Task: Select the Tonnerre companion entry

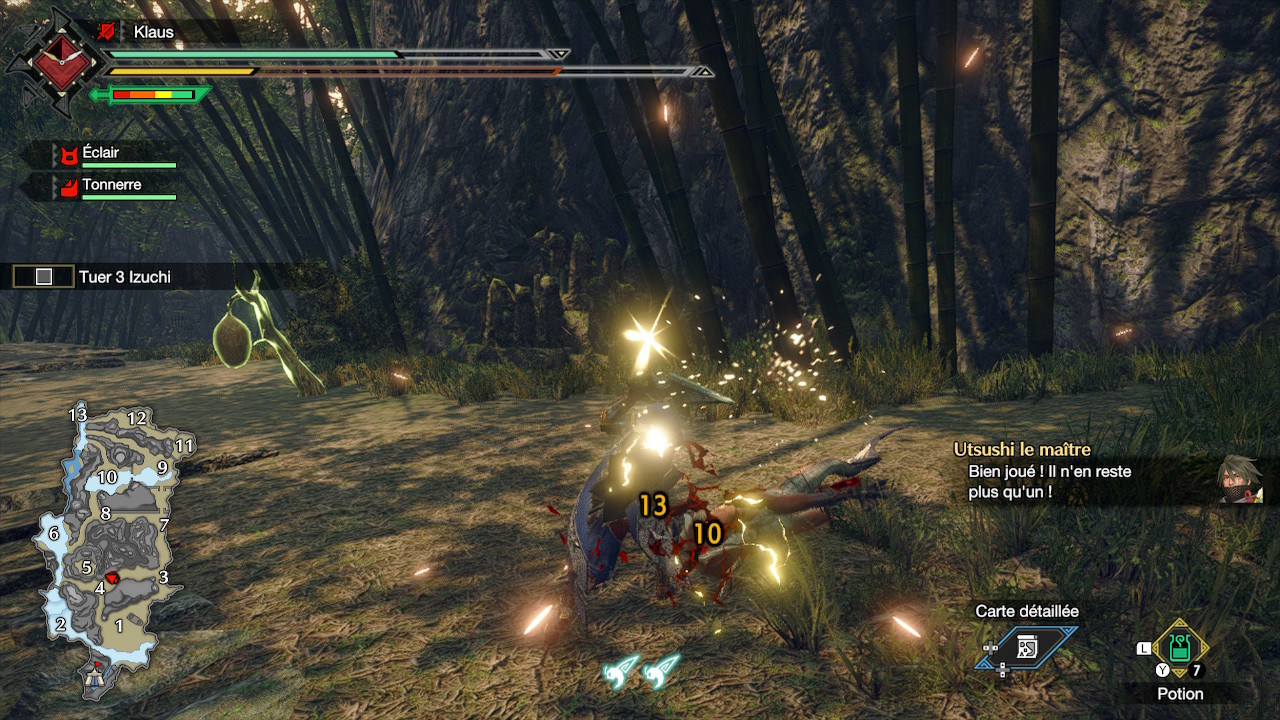Action: coord(112,186)
